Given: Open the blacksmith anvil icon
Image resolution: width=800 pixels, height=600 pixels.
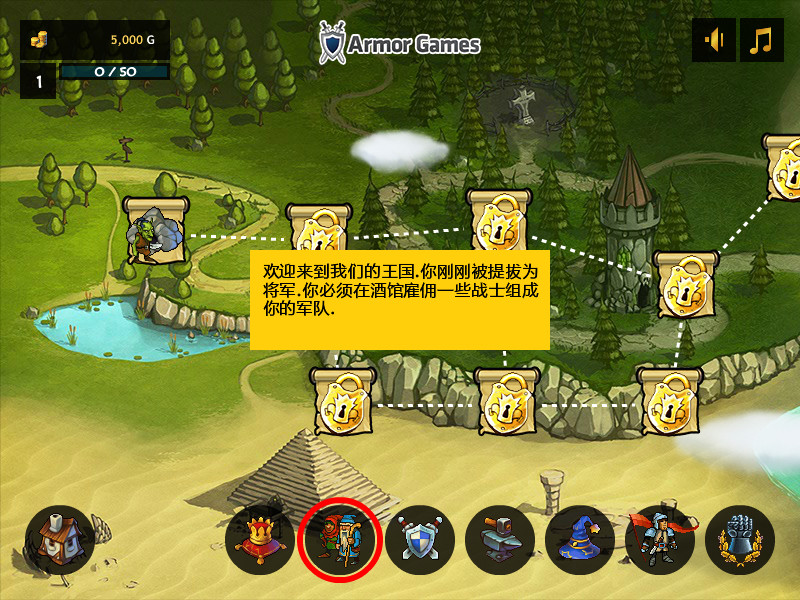Looking at the screenshot, I should coord(500,540).
